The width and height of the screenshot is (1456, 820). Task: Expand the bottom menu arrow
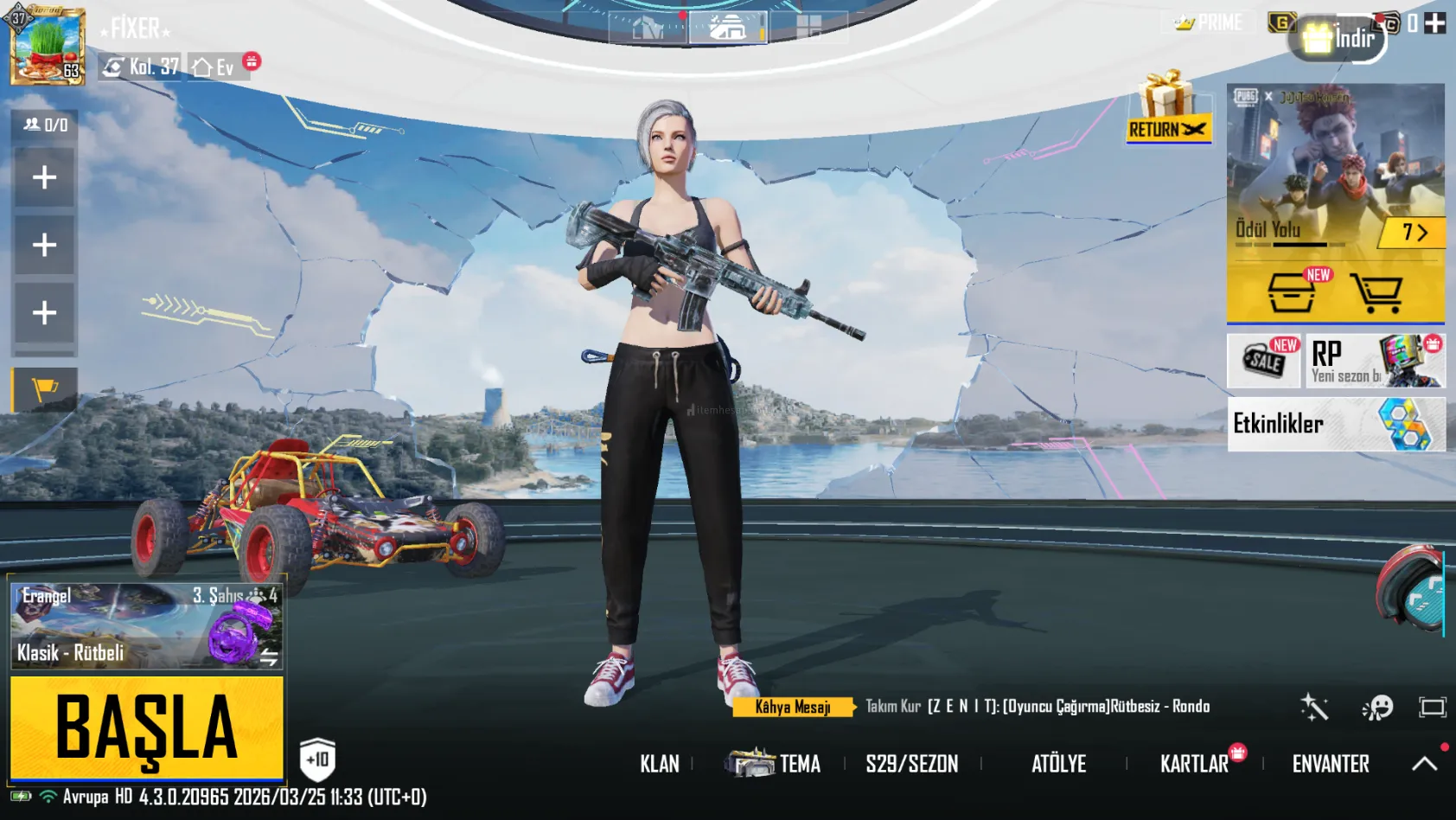point(1425,763)
